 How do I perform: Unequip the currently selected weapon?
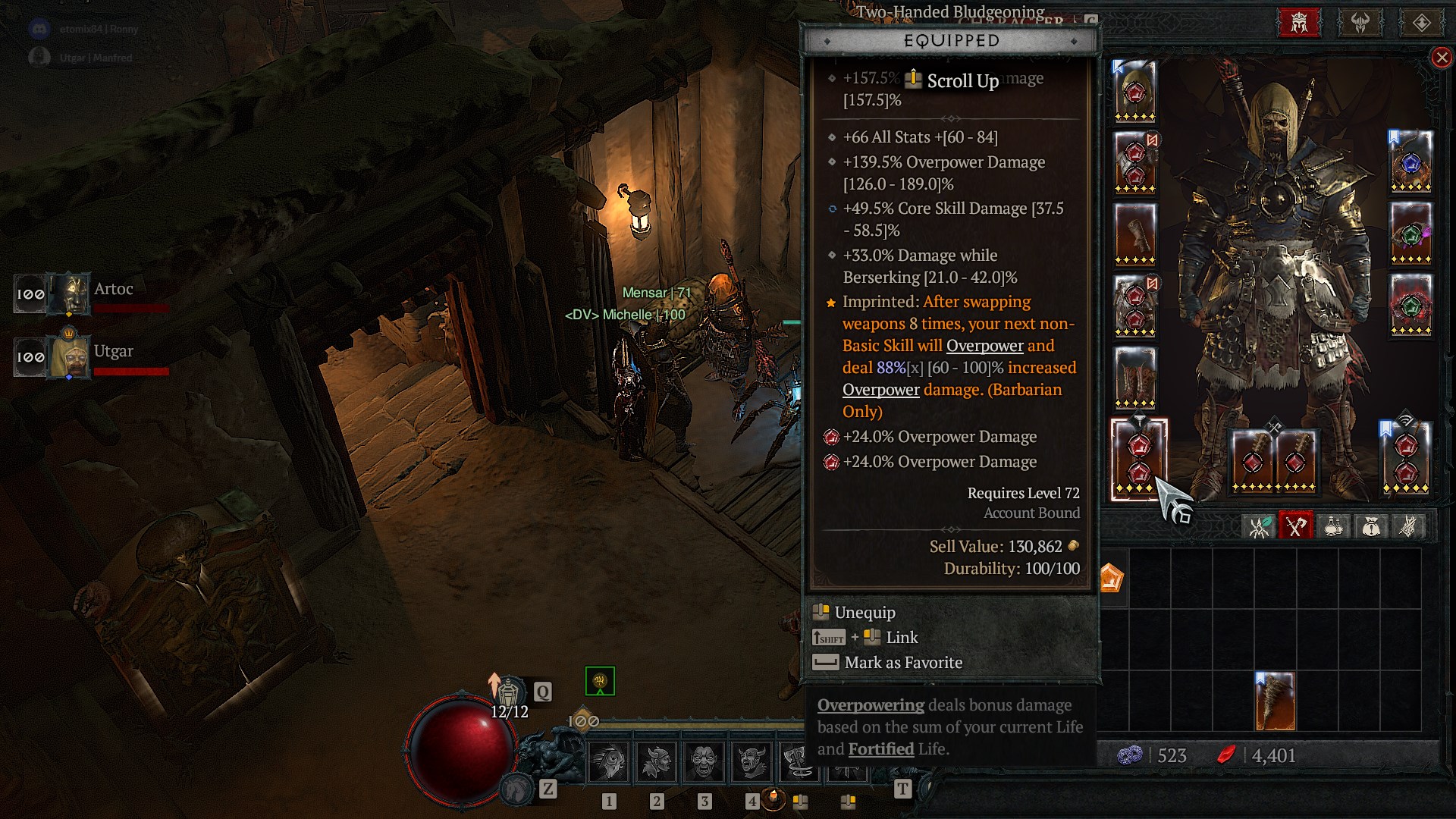(x=864, y=613)
